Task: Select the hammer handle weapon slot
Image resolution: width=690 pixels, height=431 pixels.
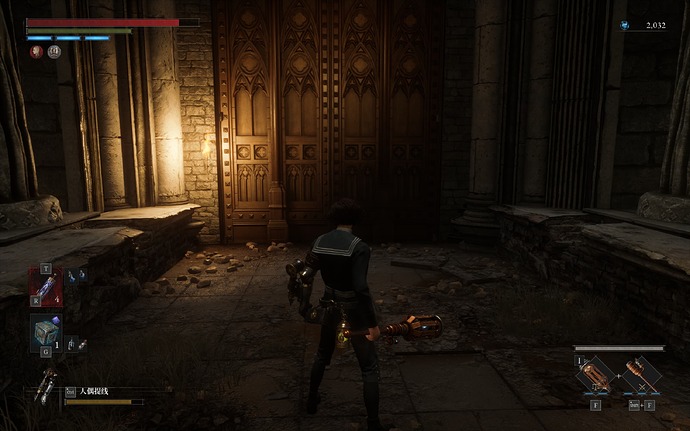Action: coord(641,376)
